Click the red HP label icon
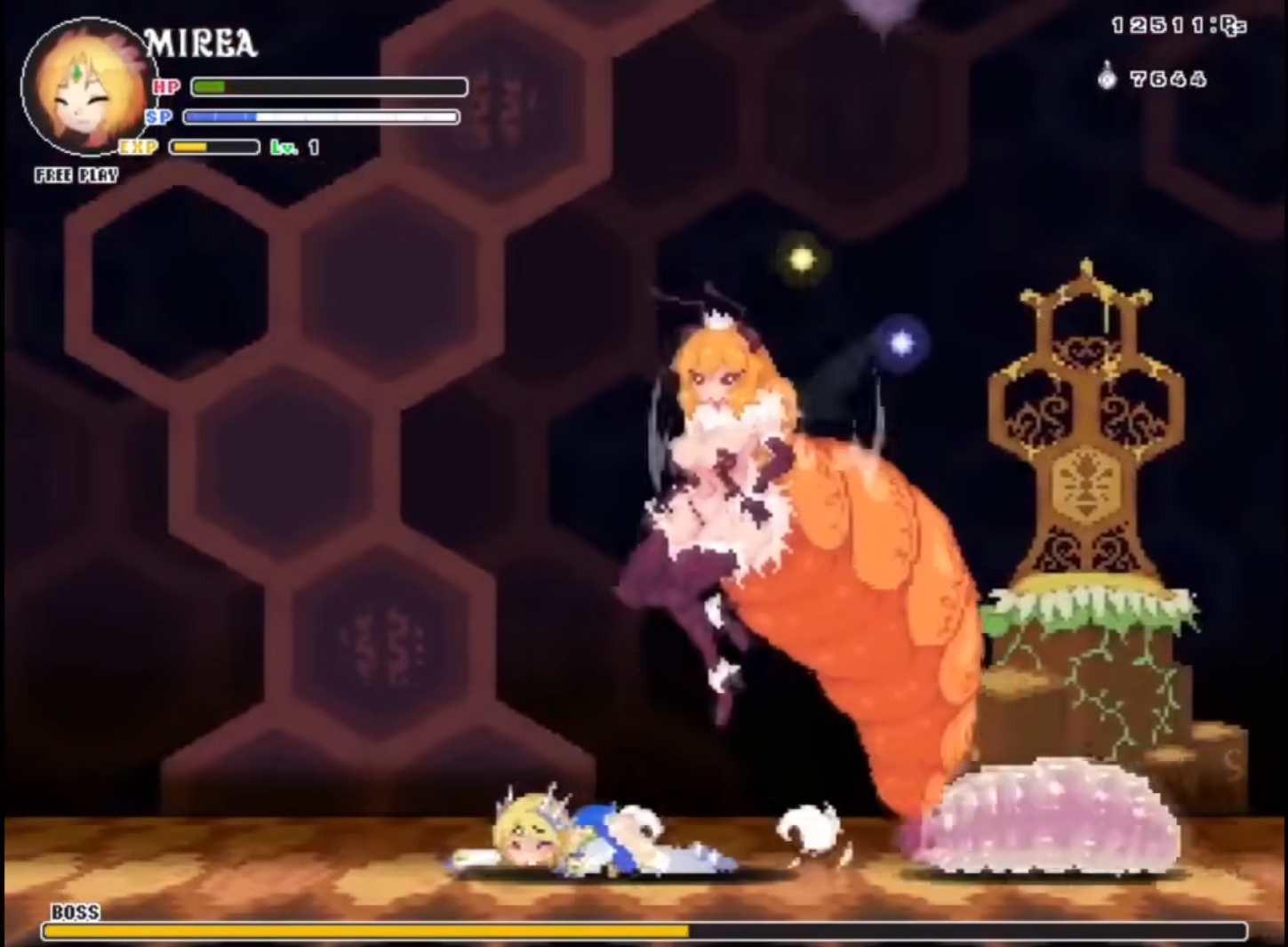1288x947 pixels. 164,87
